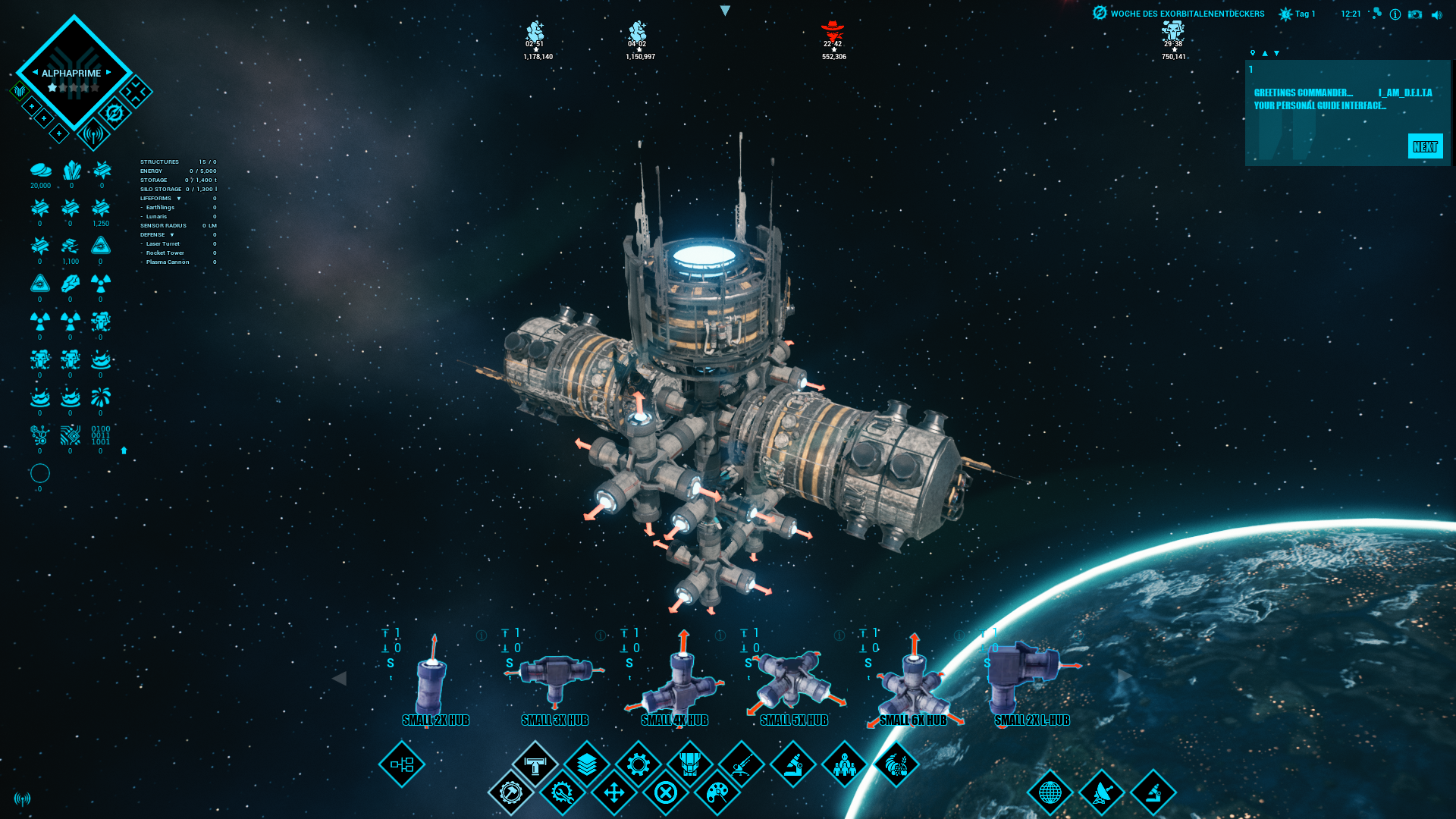This screenshot has height=819, width=1456.
Task: Click NEXT in the guide dialogue
Action: tap(1425, 146)
